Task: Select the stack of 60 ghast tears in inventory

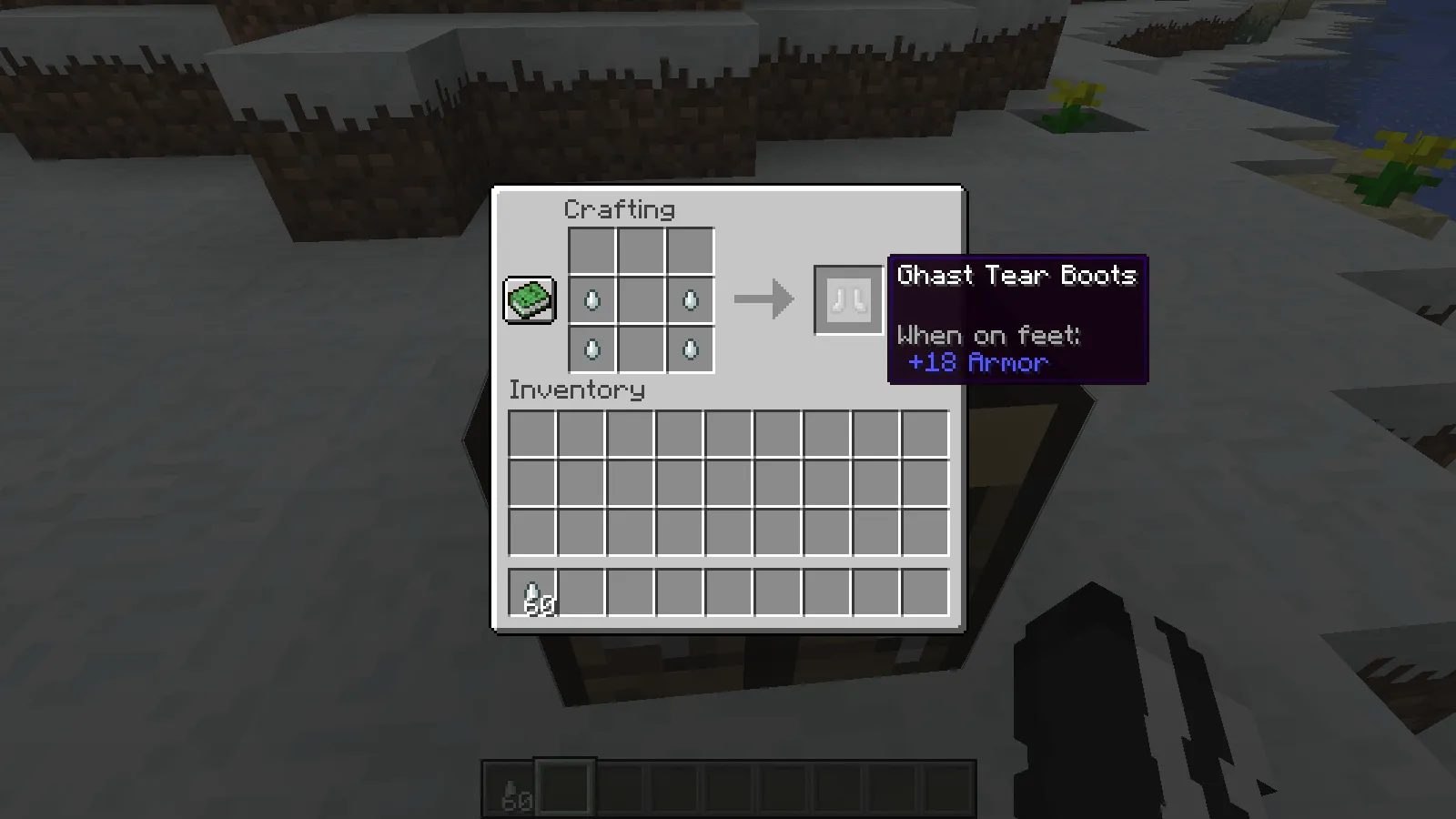Action: point(532,591)
